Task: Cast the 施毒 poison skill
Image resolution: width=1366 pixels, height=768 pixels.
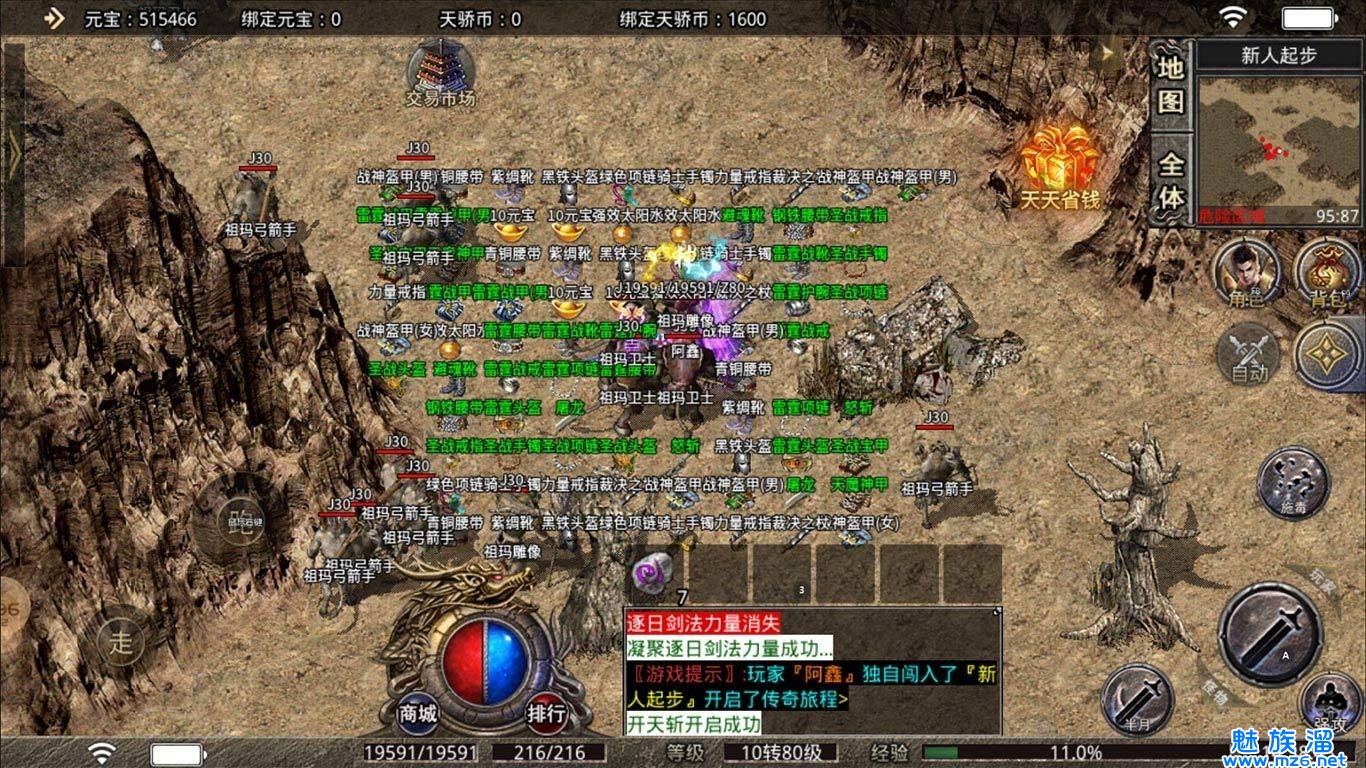Action: pyautogui.click(x=1293, y=483)
